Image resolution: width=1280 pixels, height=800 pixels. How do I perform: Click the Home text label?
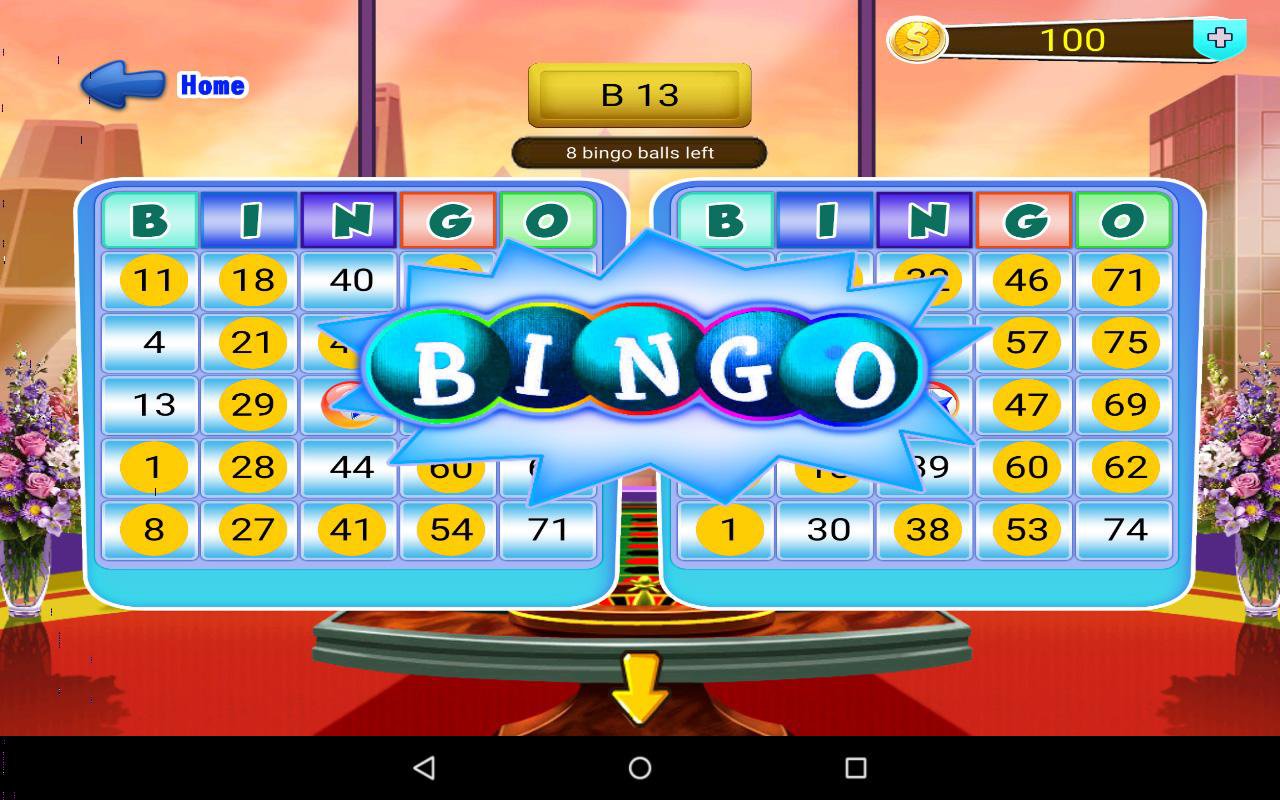point(212,85)
